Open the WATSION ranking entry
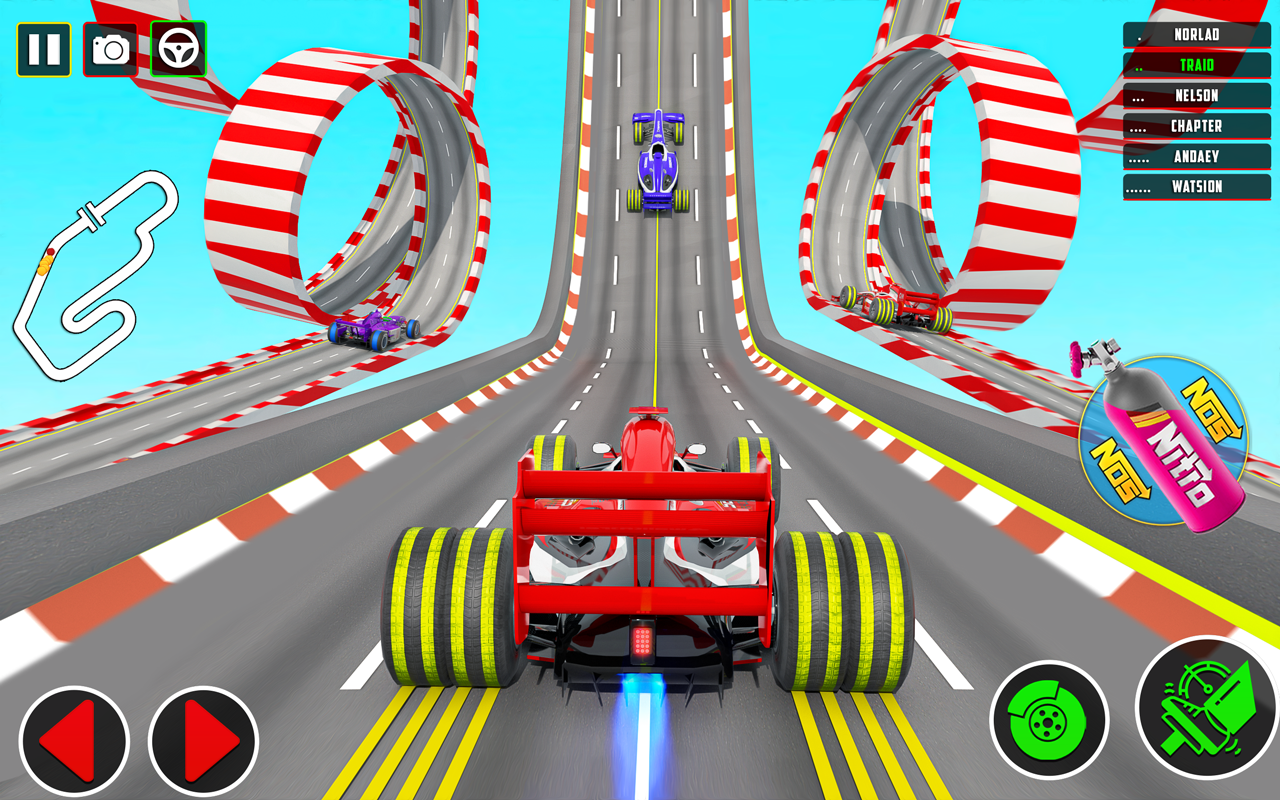This screenshot has height=800, width=1280. [1196, 187]
